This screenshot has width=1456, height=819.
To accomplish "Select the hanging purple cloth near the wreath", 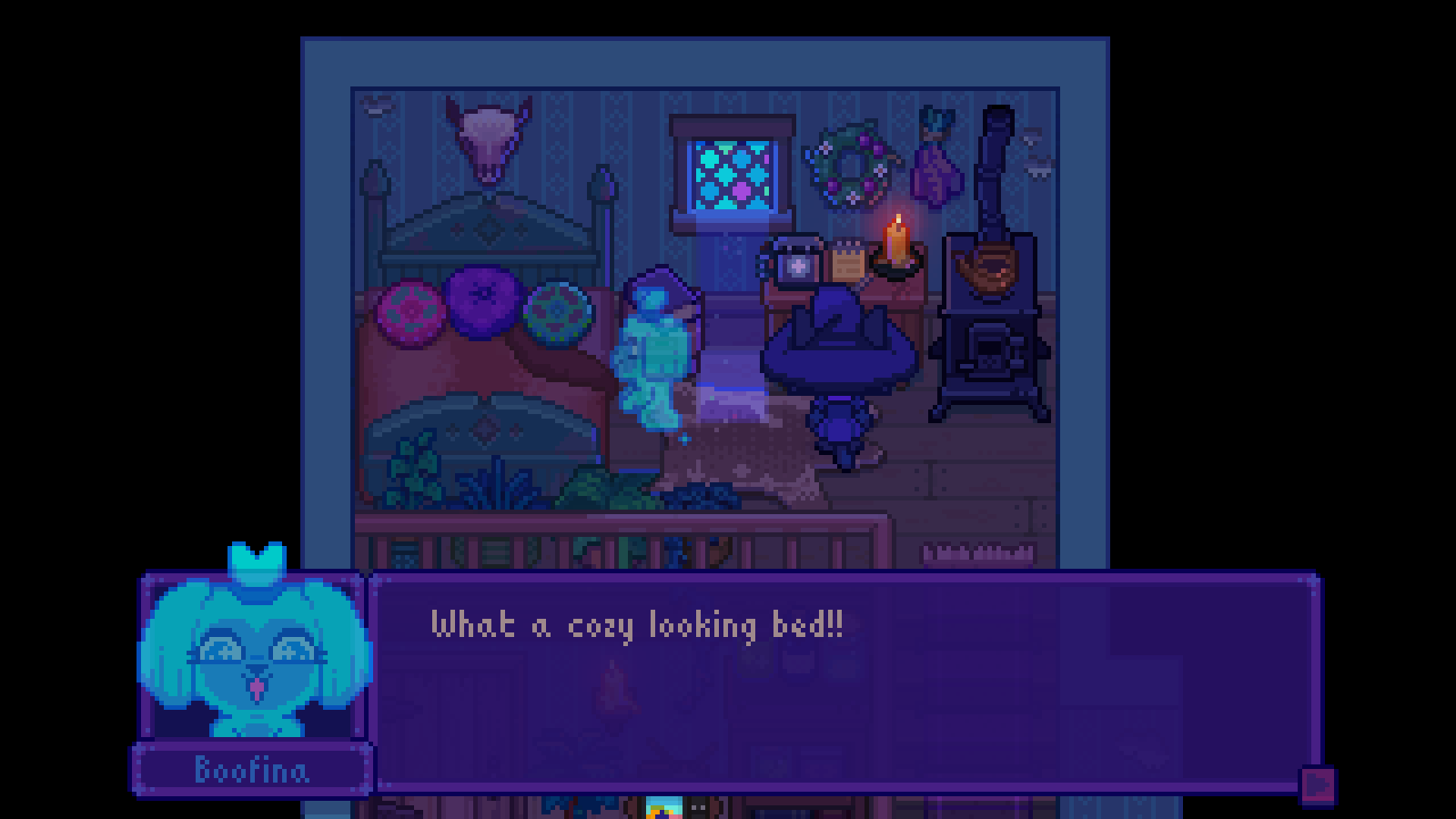I will [x=932, y=164].
